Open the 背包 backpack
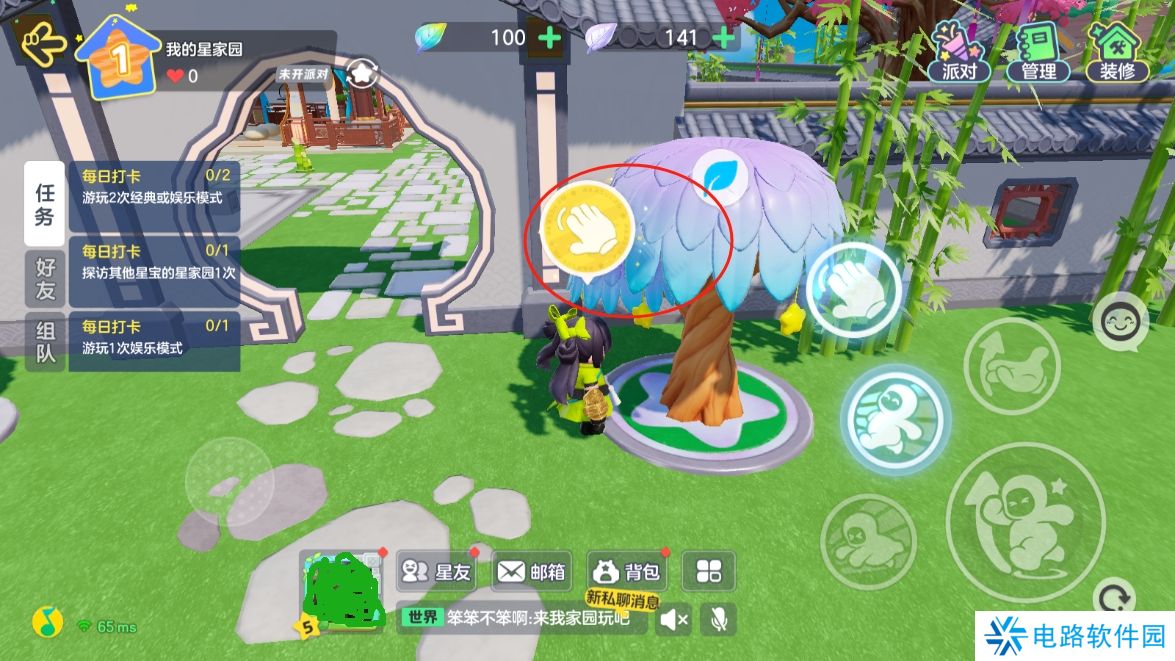 click(627, 572)
